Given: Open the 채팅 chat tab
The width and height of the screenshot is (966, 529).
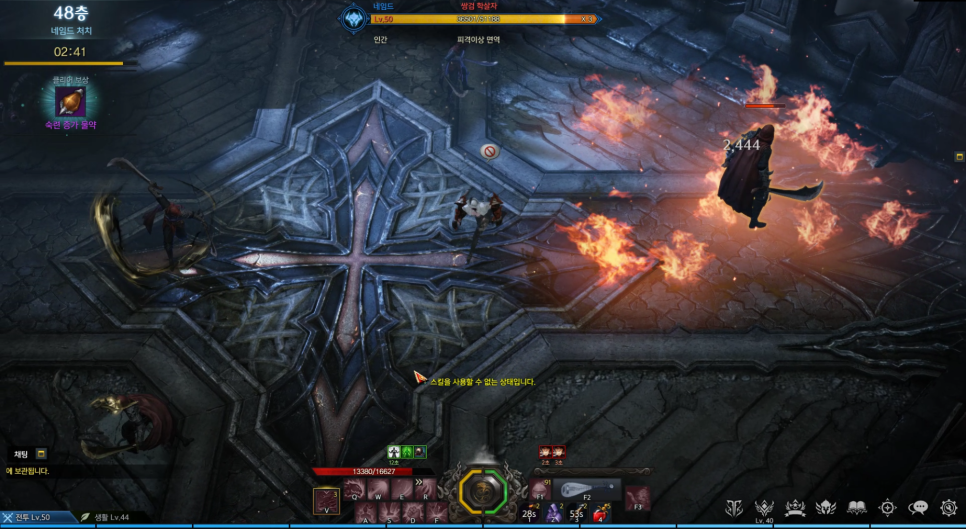Looking at the screenshot, I should tap(21, 454).
